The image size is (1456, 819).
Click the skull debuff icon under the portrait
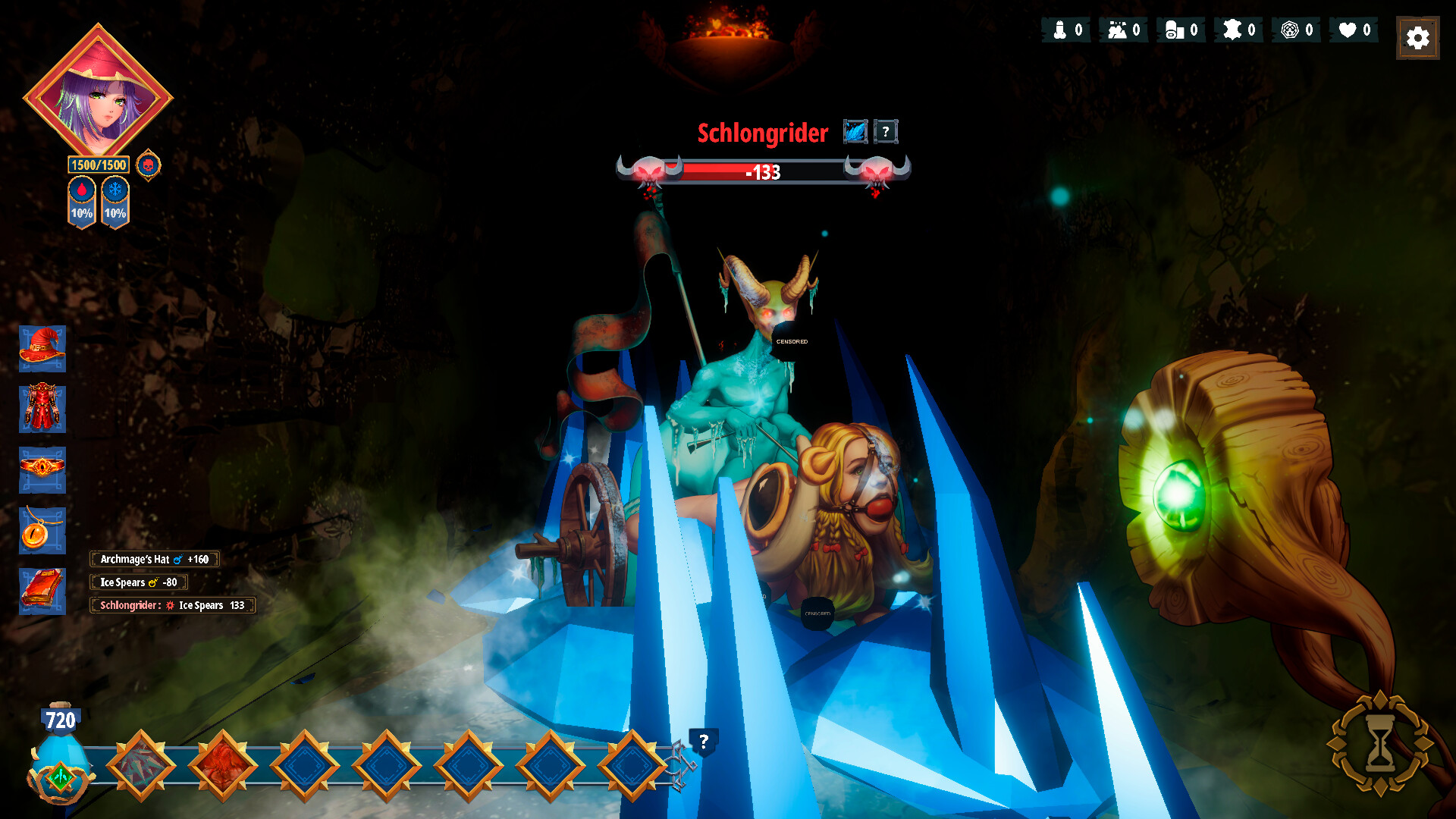(x=148, y=165)
